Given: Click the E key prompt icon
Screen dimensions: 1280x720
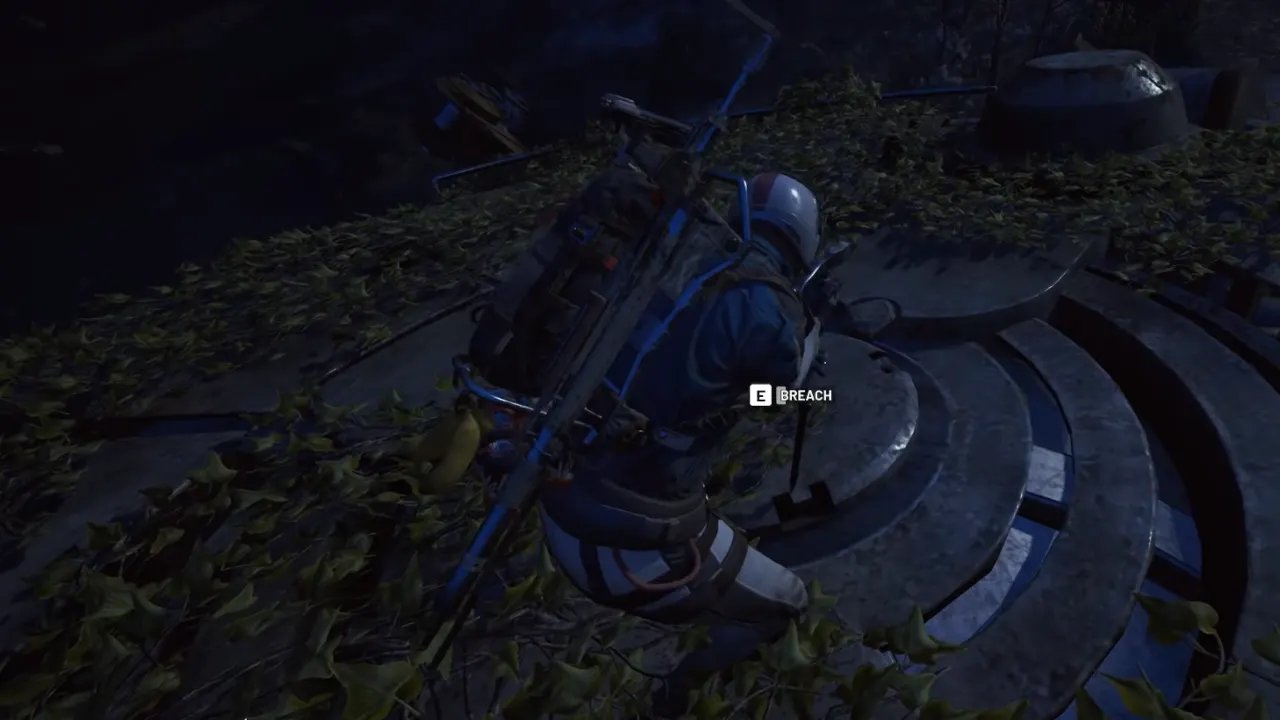Looking at the screenshot, I should pos(762,395).
